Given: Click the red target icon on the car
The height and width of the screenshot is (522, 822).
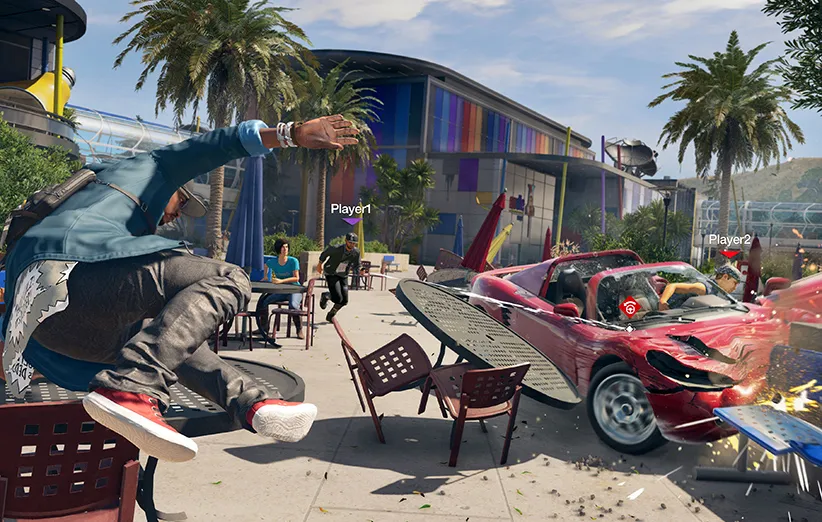Looking at the screenshot, I should [629, 308].
